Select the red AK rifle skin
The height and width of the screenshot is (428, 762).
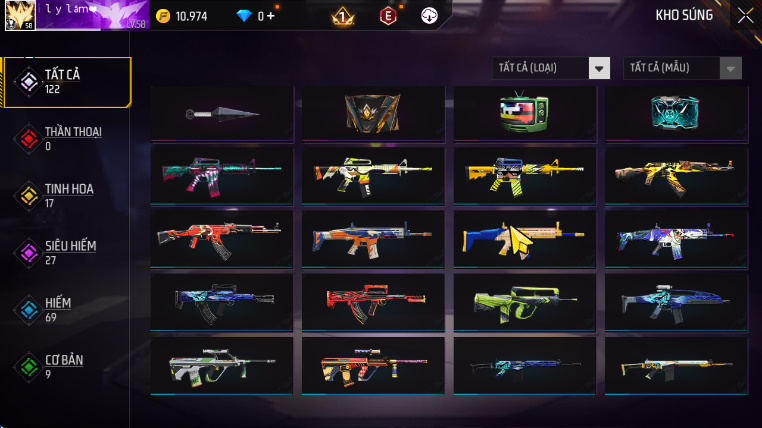point(221,238)
